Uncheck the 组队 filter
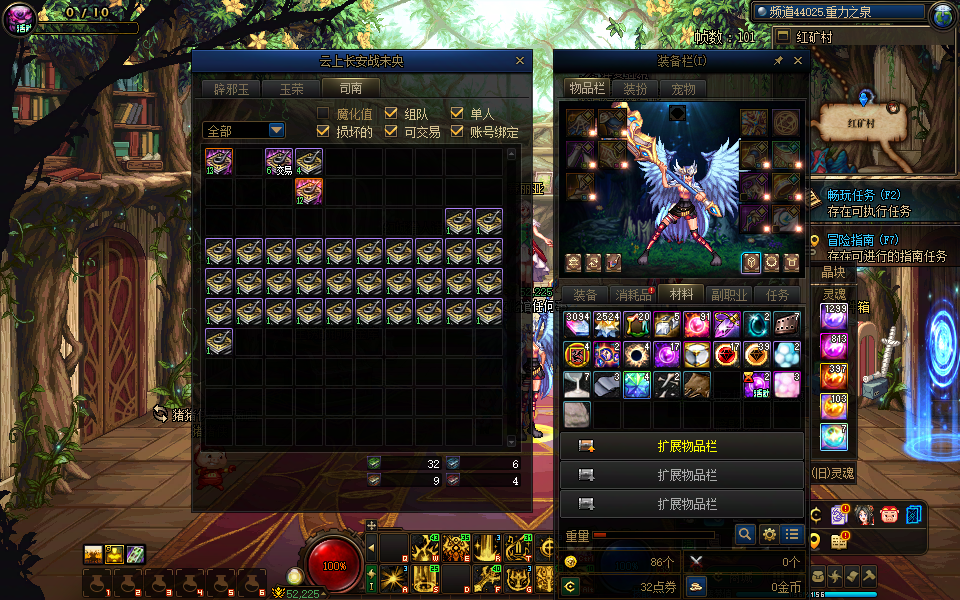Viewport: 960px width, 600px height. (391, 113)
